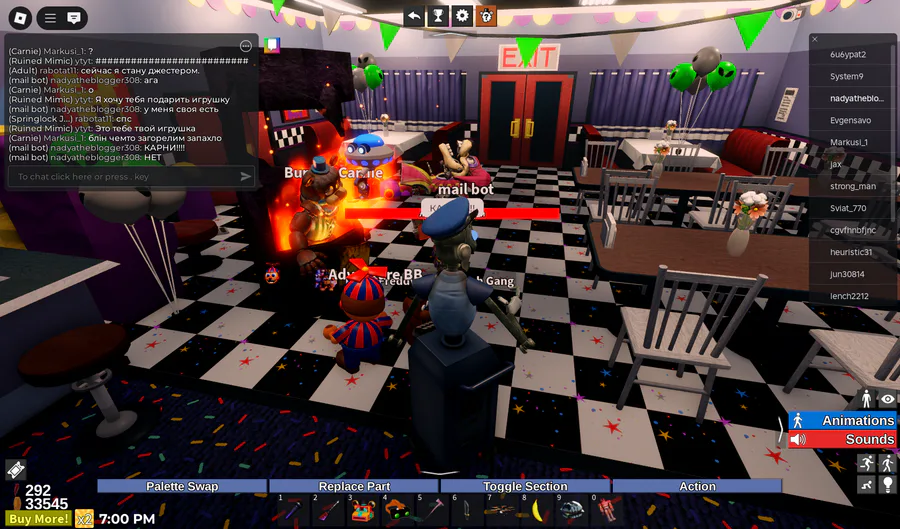Viewport: 900px width, 529px height.
Task: Click the Buy More! button
Action: coord(37,519)
